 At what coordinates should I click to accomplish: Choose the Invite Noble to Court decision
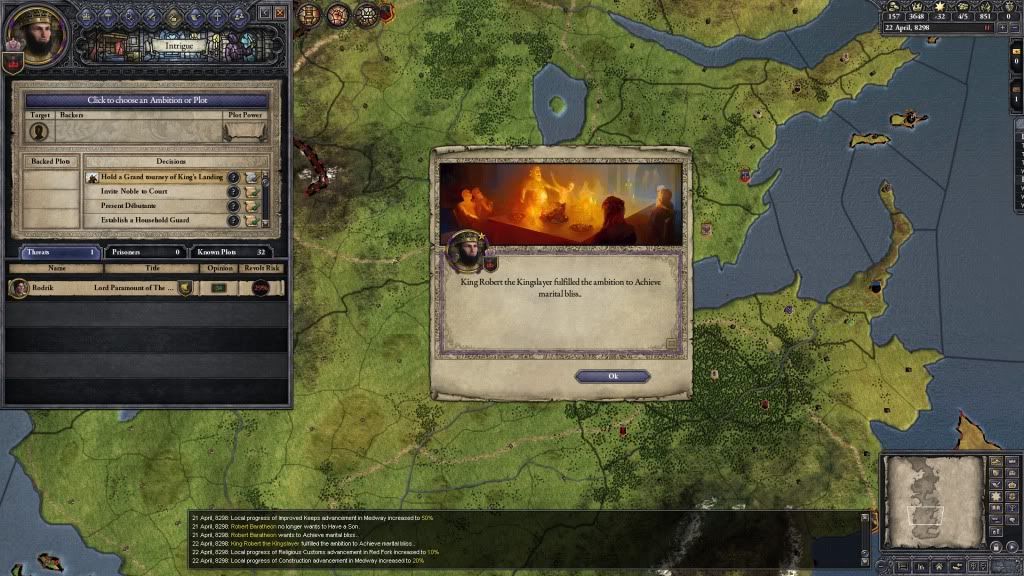(160, 191)
